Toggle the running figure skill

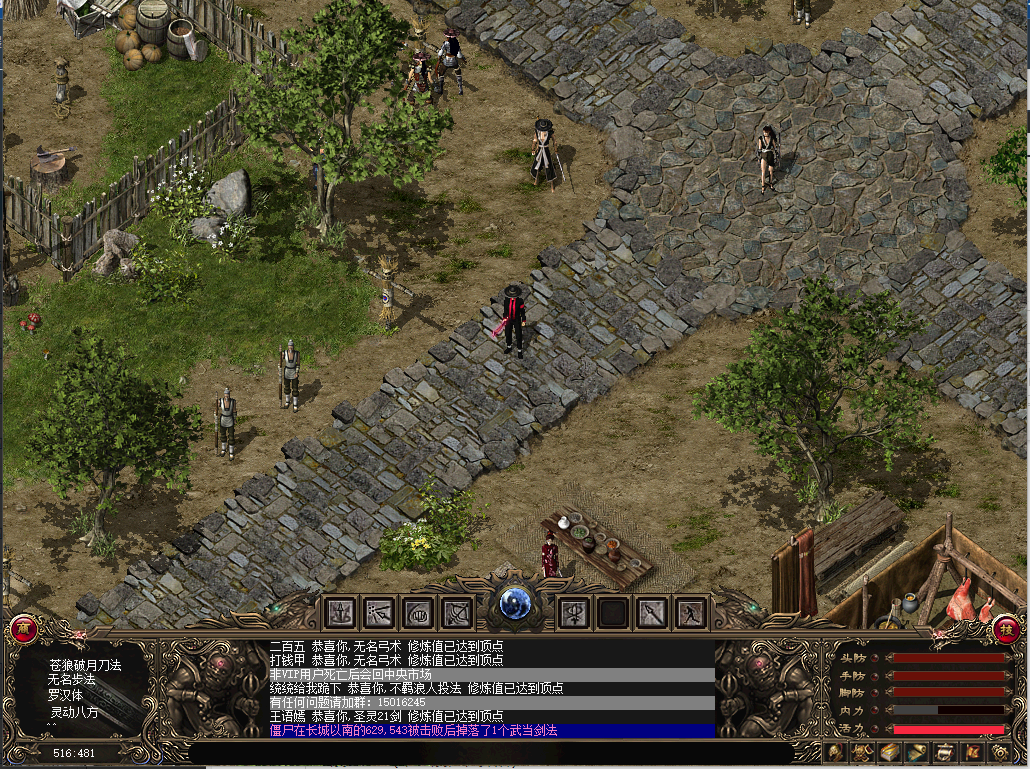coord(690,611)
